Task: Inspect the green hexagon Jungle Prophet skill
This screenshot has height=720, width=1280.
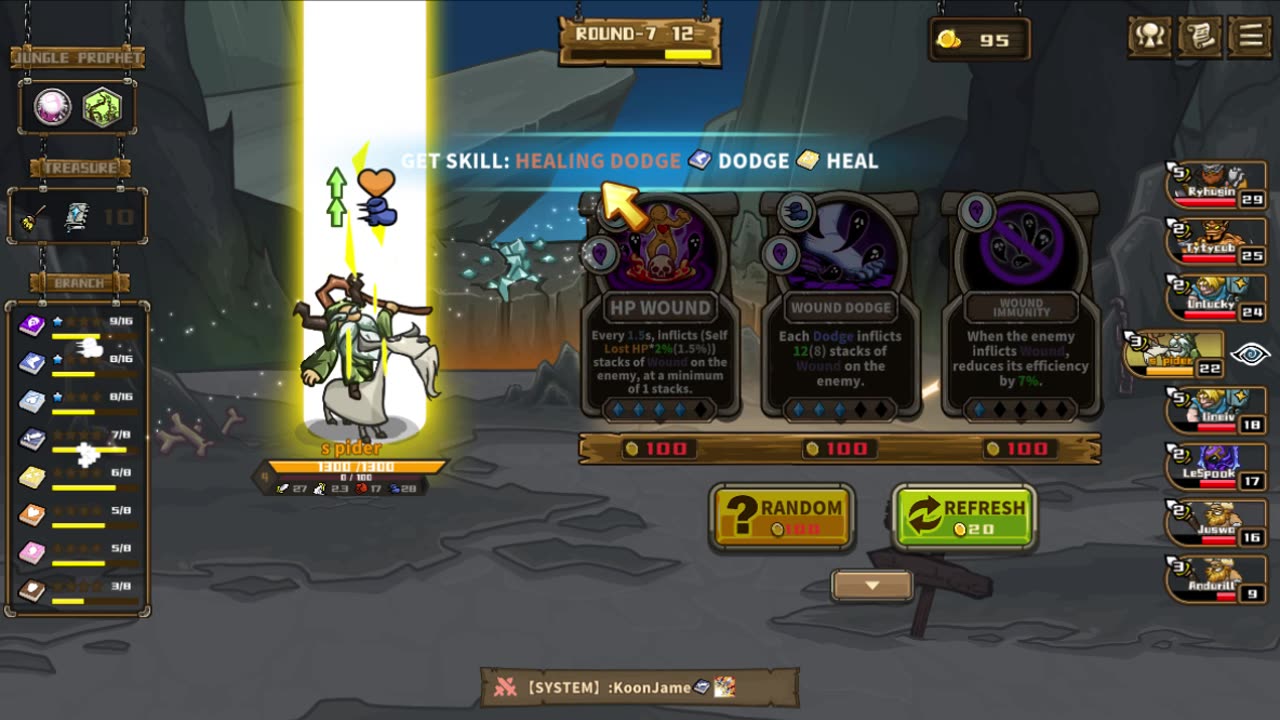Action: pyautogui.click(x=101, y=107)
